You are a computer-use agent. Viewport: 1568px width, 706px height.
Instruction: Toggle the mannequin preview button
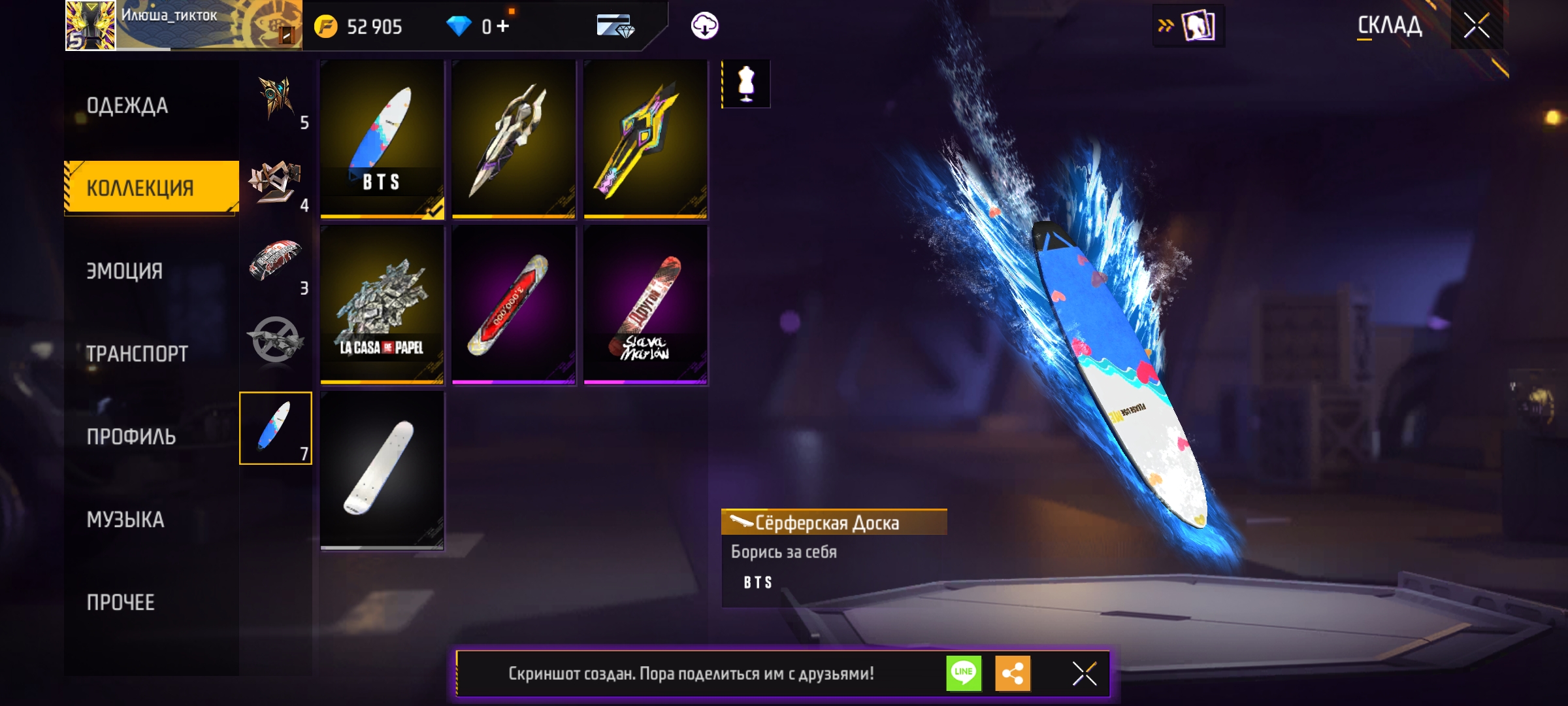(746, 84)
